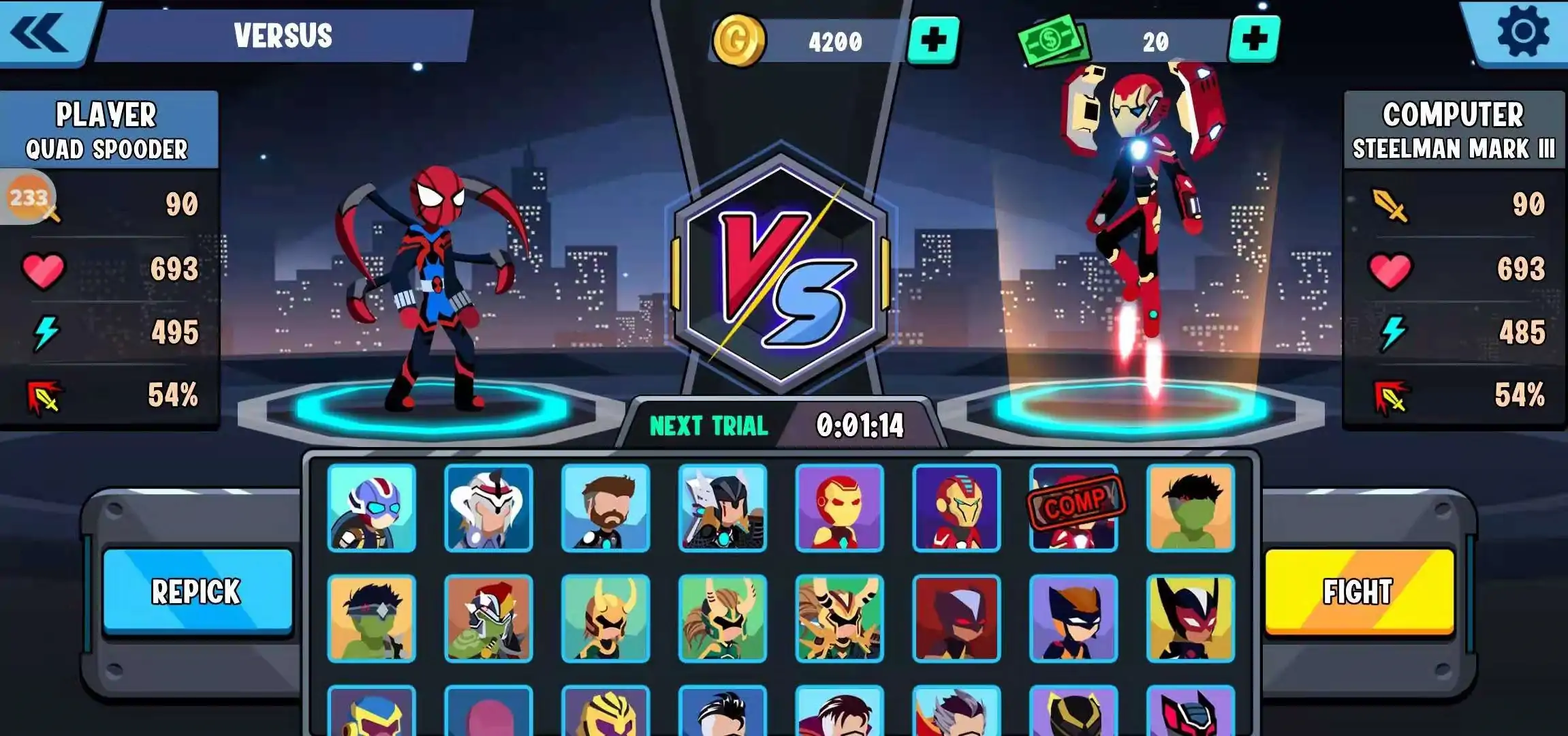Choose the dark masked hero on red background
Screen dimensions: 1568x736
tap(956, 619)
